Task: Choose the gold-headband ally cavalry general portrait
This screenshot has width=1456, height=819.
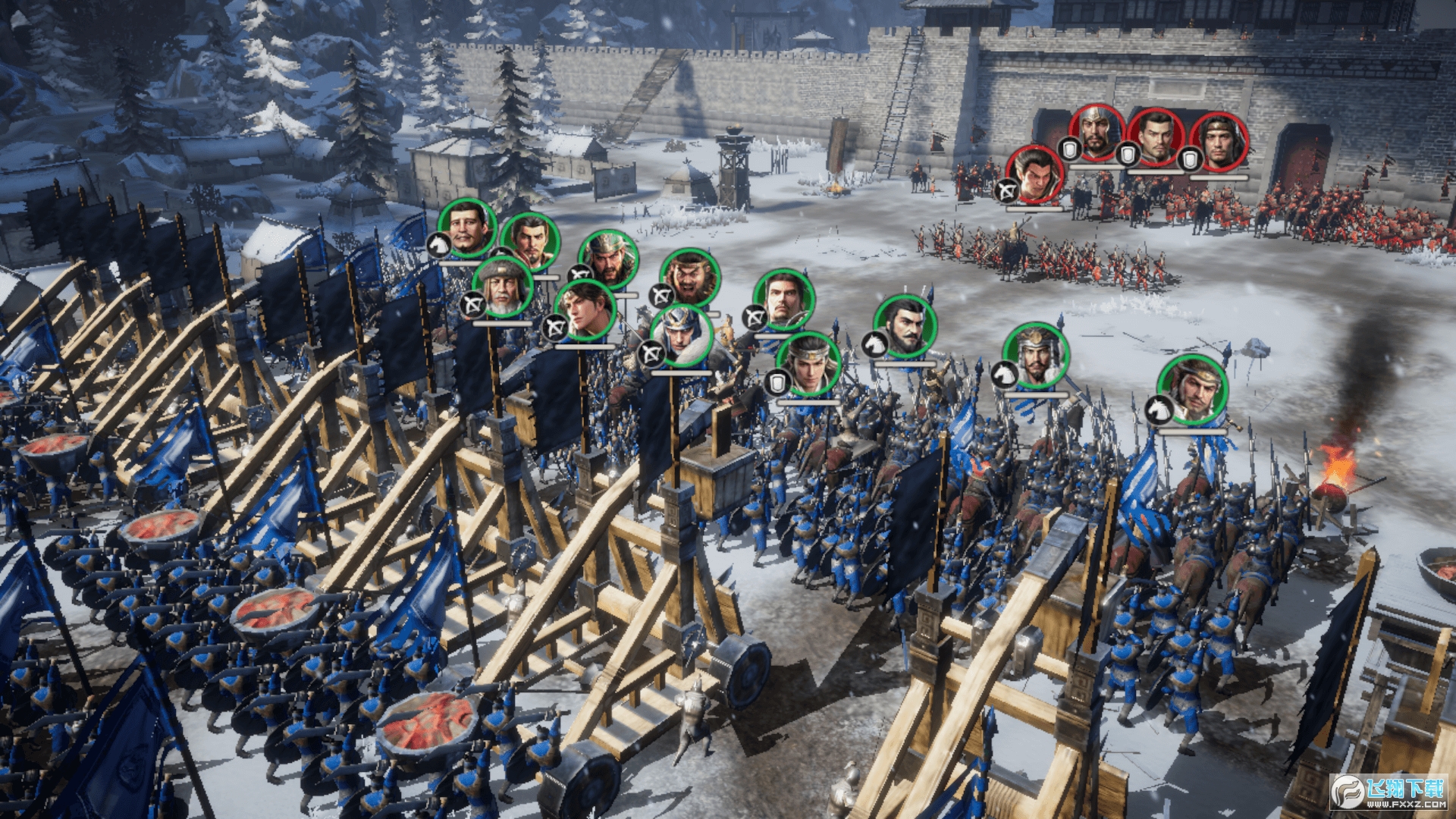Action: tap(1193, 390)
